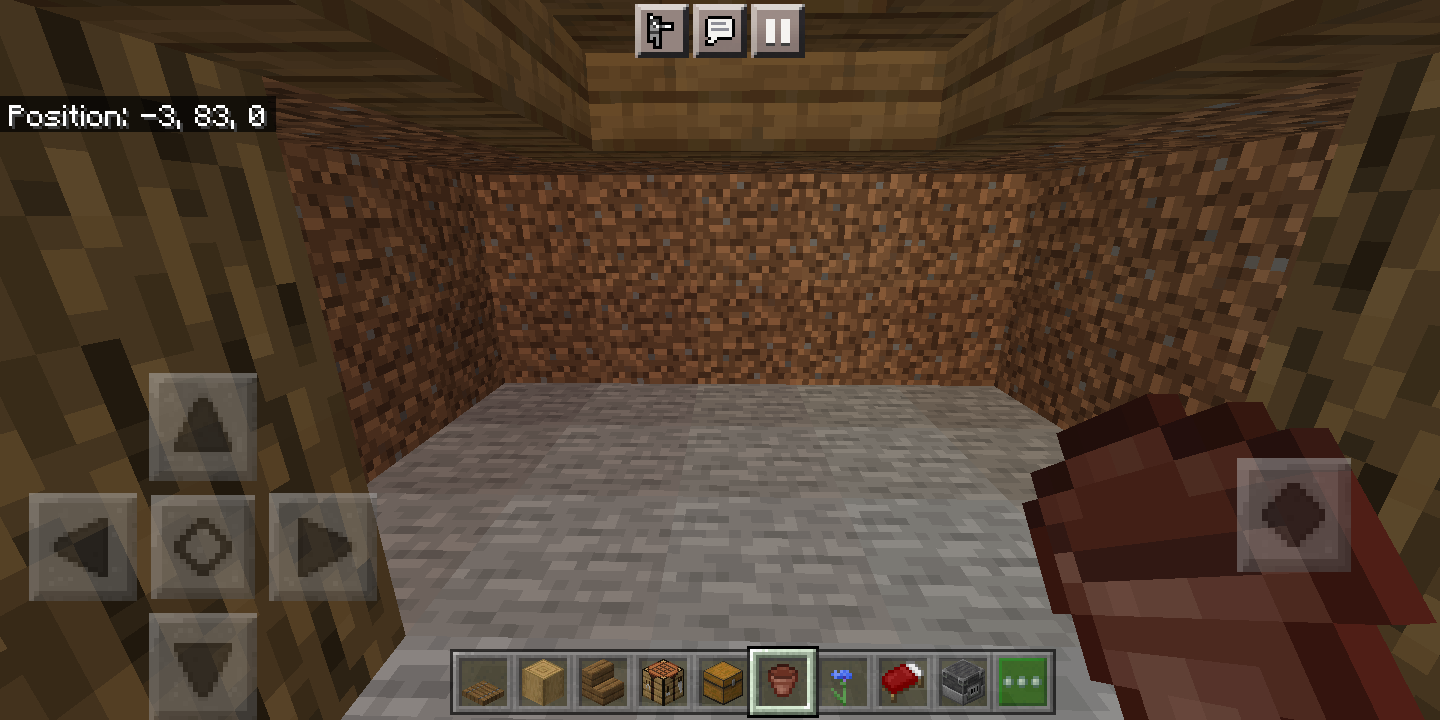The width and height of the screenshot is (1440, 720).
Task: Select the red bed in the hotbar
Action: coord(902,681)
